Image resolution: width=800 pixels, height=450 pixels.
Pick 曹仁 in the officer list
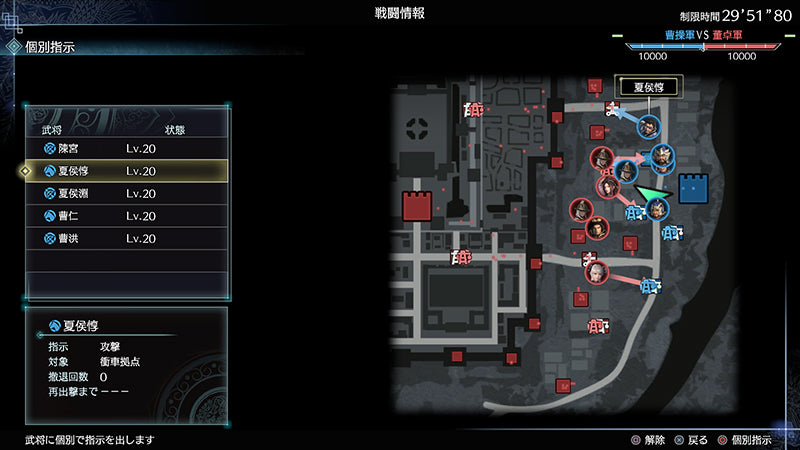(127, 216)
